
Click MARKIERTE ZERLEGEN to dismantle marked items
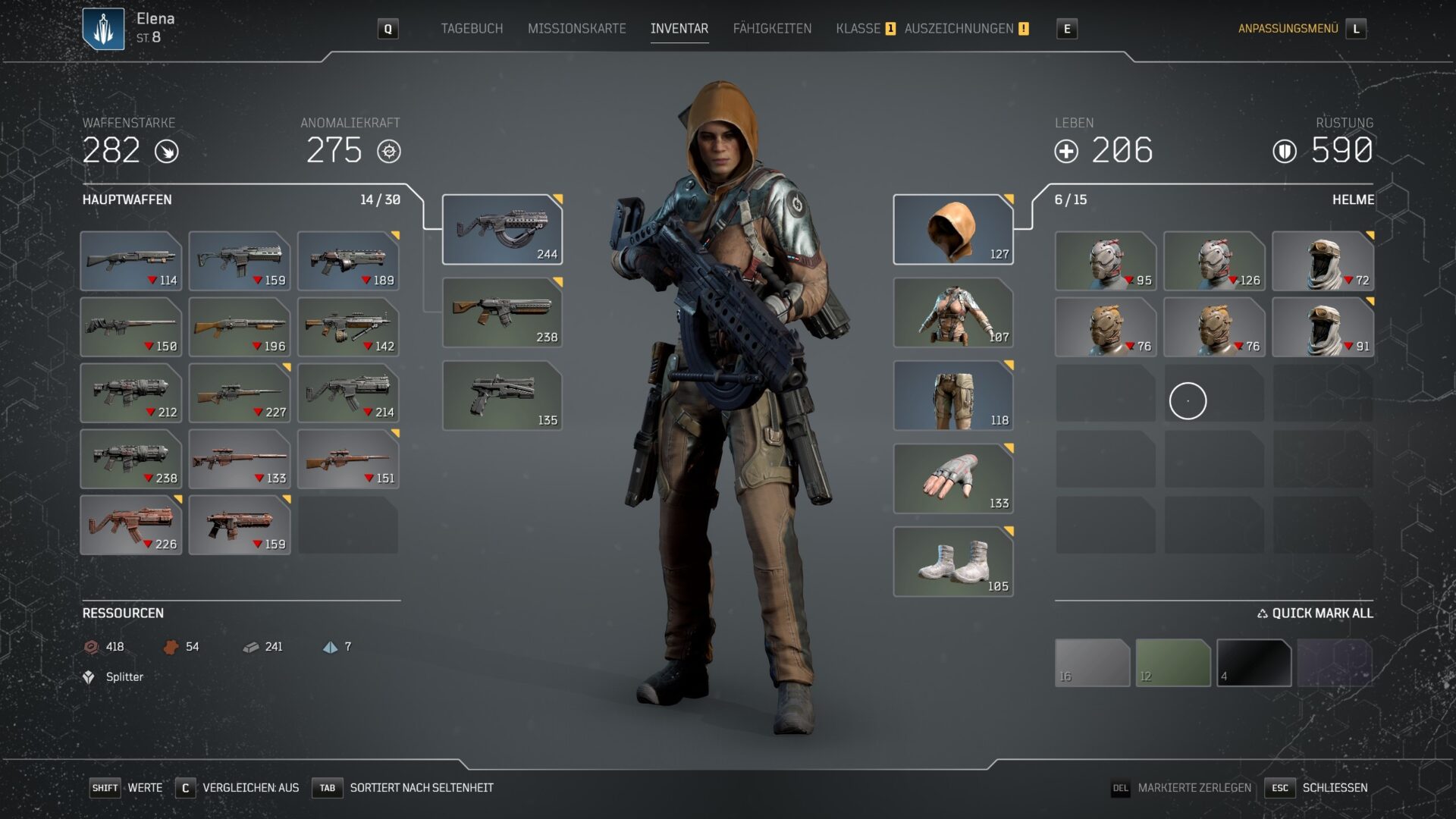[x=1194, y=788]
